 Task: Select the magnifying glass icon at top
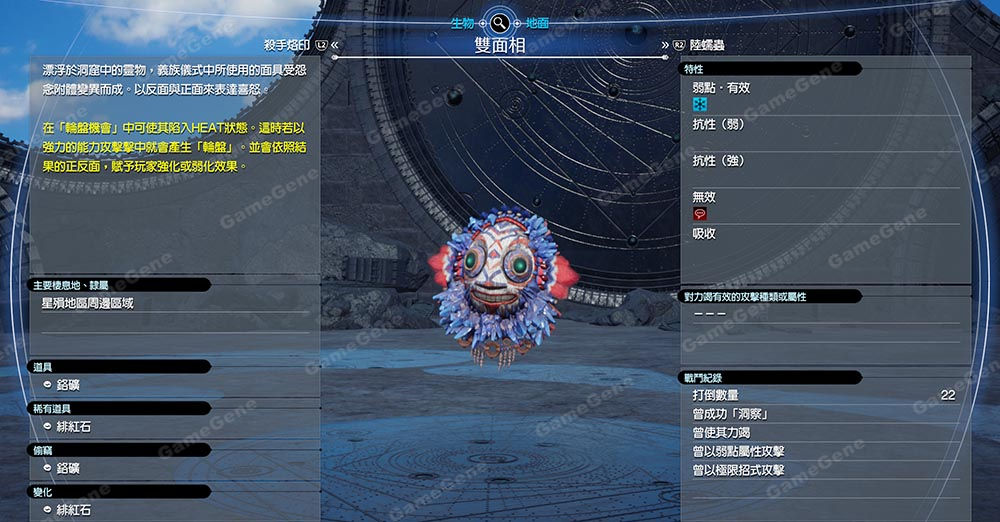point(499,22)
